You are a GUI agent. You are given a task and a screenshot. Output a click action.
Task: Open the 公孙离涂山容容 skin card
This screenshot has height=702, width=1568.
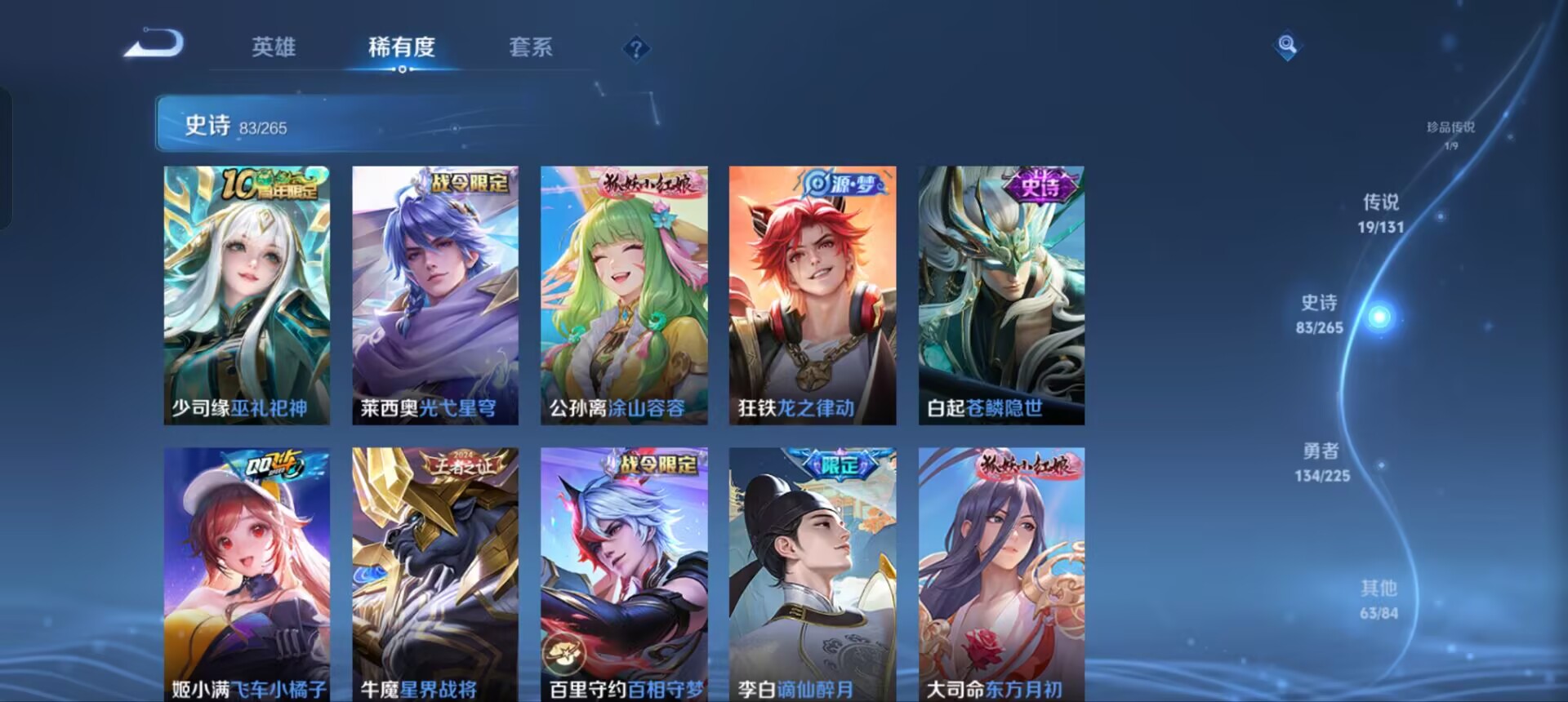(625, 294)
